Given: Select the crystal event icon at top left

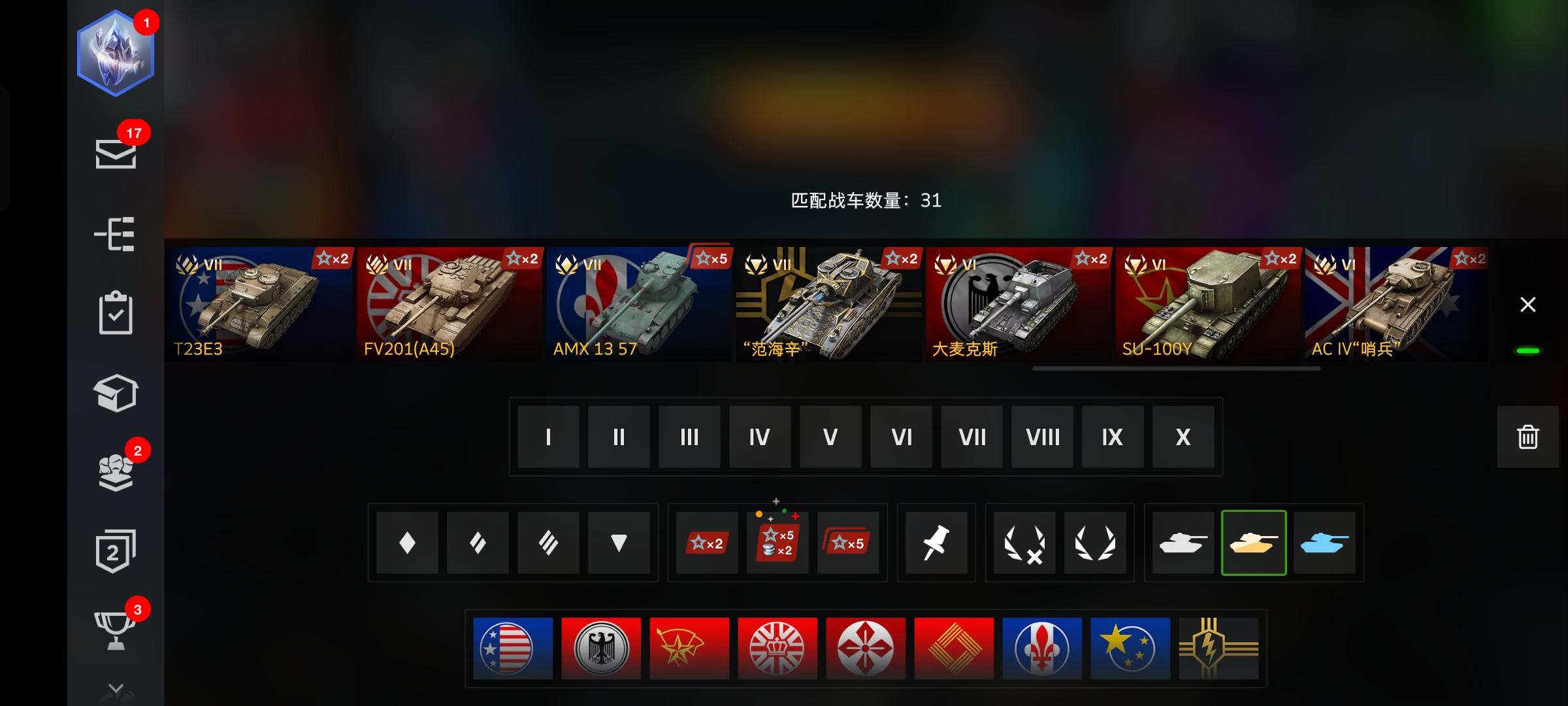Looking at the screenshot, I should coord(115,54).
